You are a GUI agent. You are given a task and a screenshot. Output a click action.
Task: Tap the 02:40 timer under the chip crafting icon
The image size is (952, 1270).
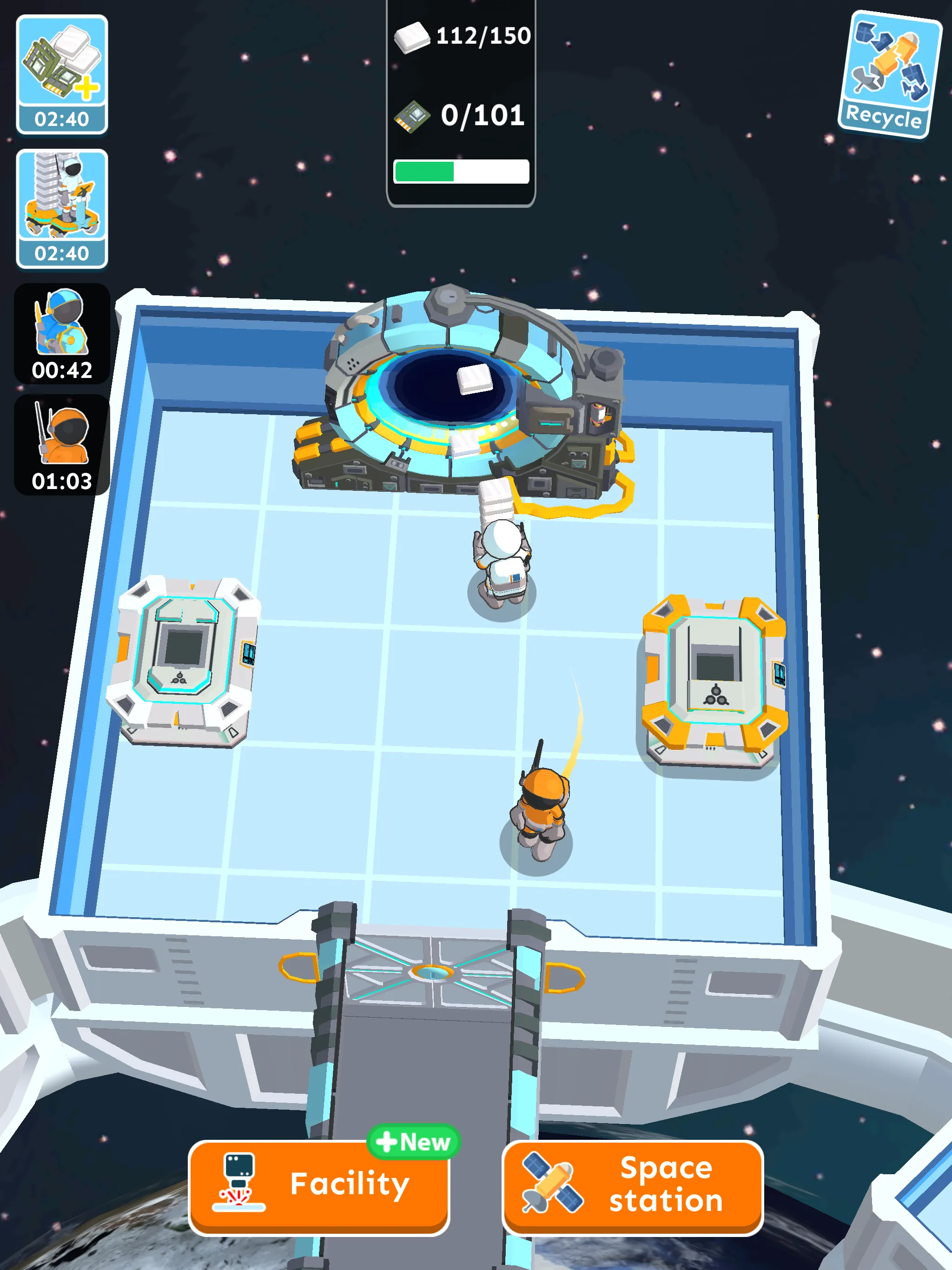coord(62,119)
